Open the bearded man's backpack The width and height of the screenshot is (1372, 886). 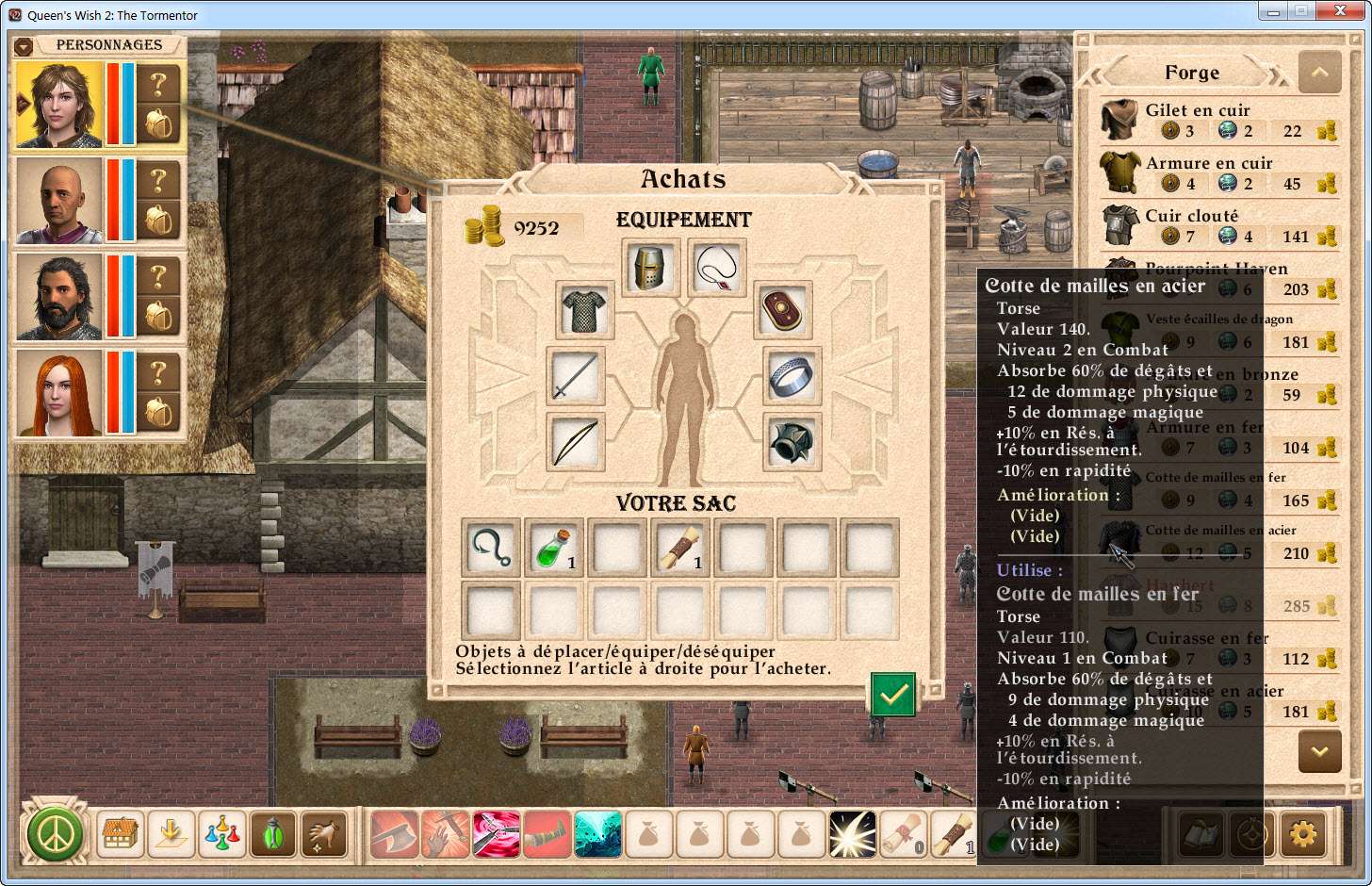[159, 316]
